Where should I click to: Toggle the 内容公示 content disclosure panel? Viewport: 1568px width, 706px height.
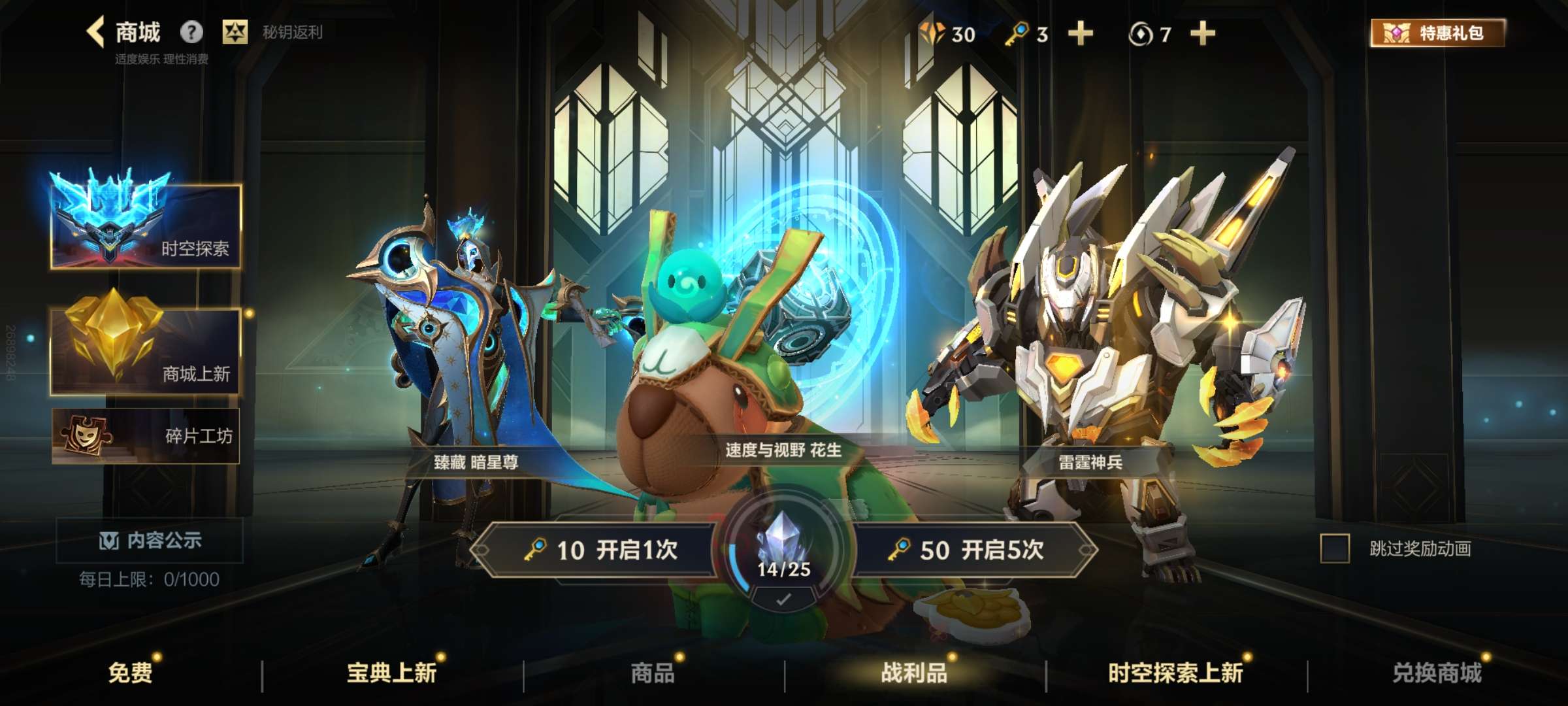pos(149,542)
